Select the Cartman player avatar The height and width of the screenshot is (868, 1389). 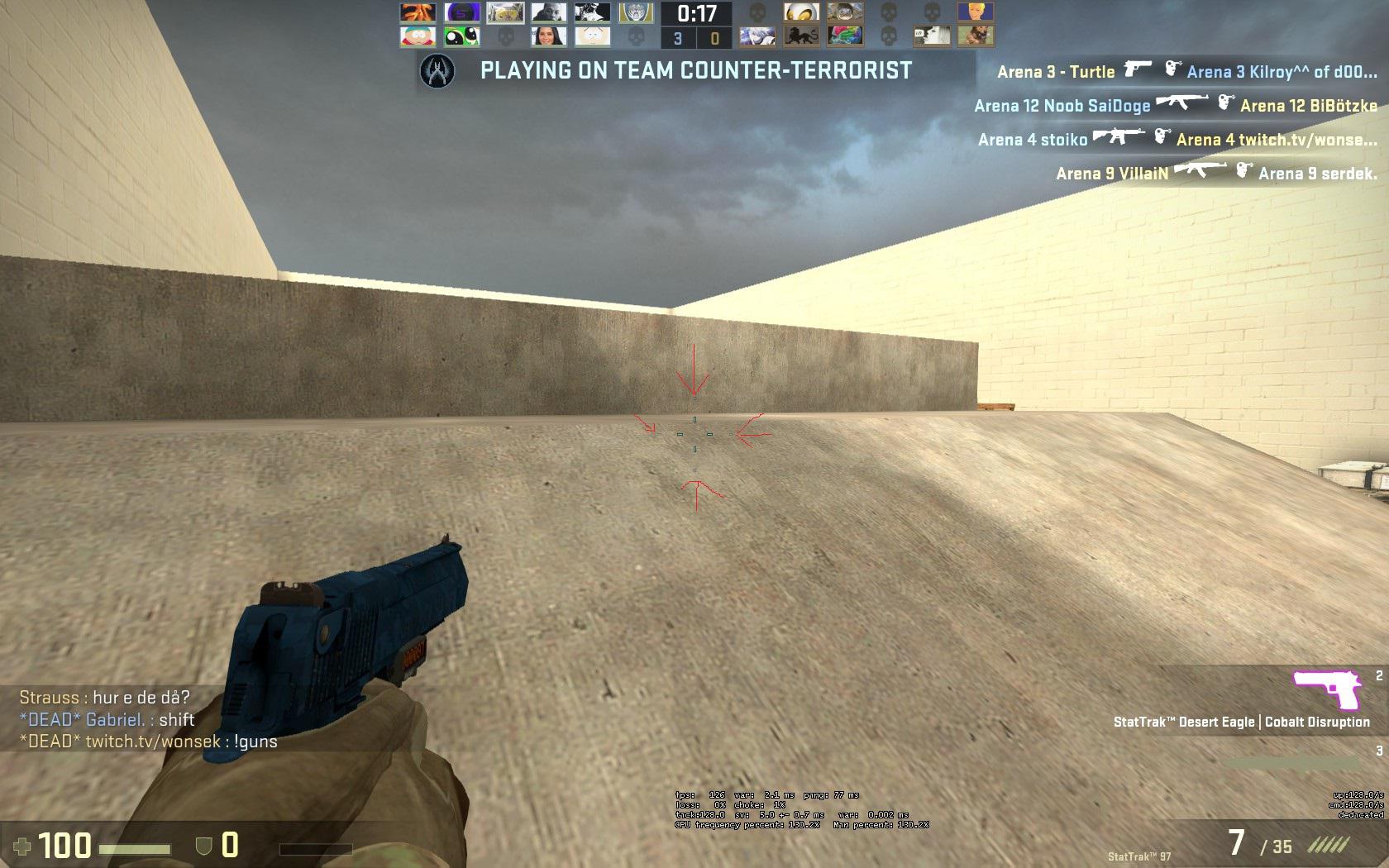[418, 36]
